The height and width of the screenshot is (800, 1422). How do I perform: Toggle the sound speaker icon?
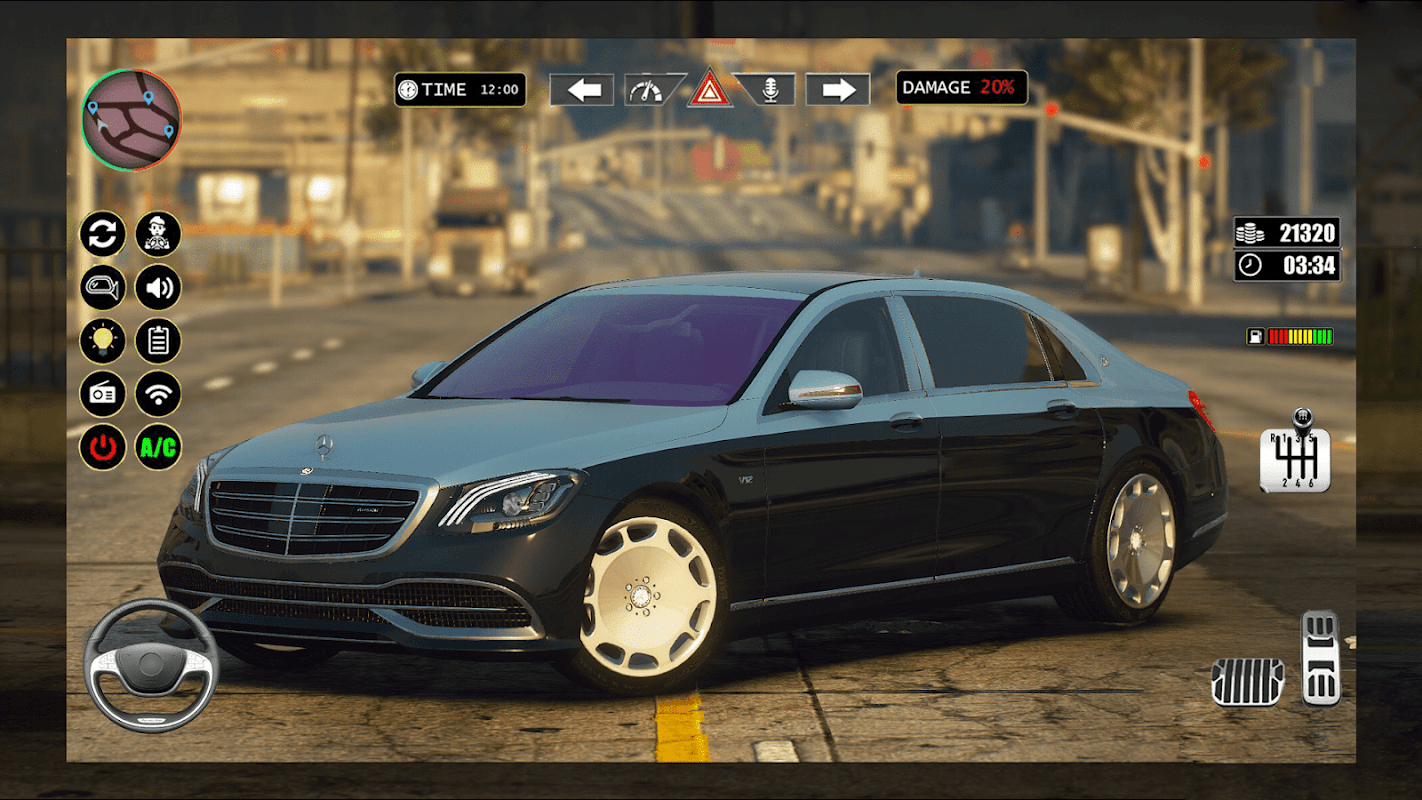tap(158, 288)
